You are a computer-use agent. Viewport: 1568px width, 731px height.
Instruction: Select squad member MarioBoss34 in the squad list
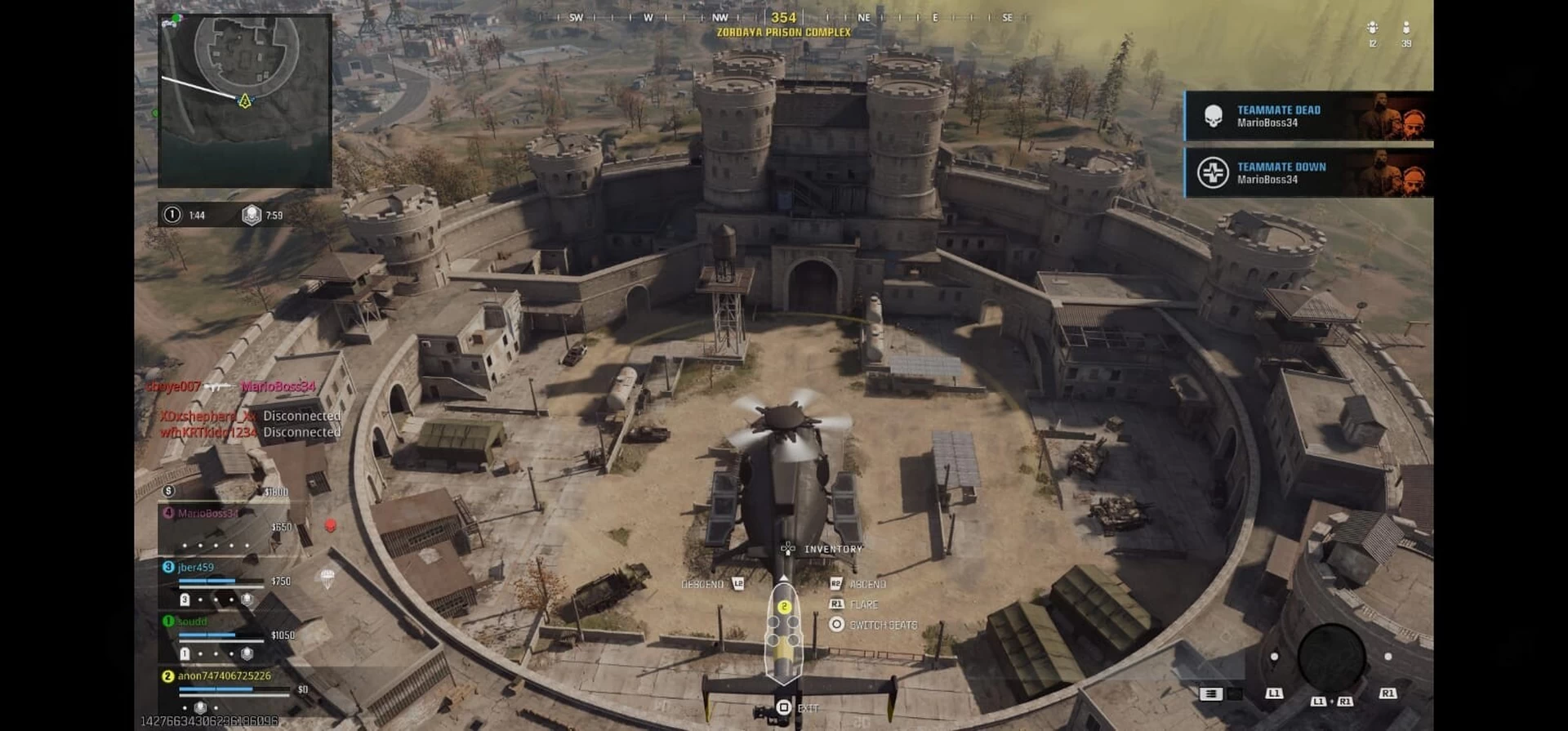208,514
